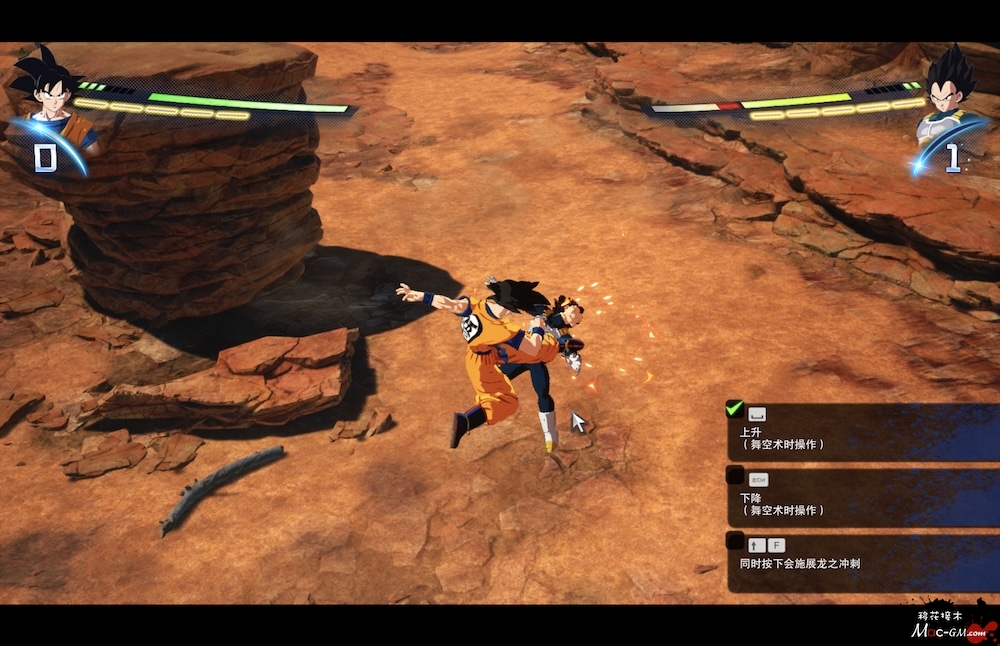Select the 下降 tutorial objective row
This screenshot has width=1000, height=646.
tap(860, 498)
